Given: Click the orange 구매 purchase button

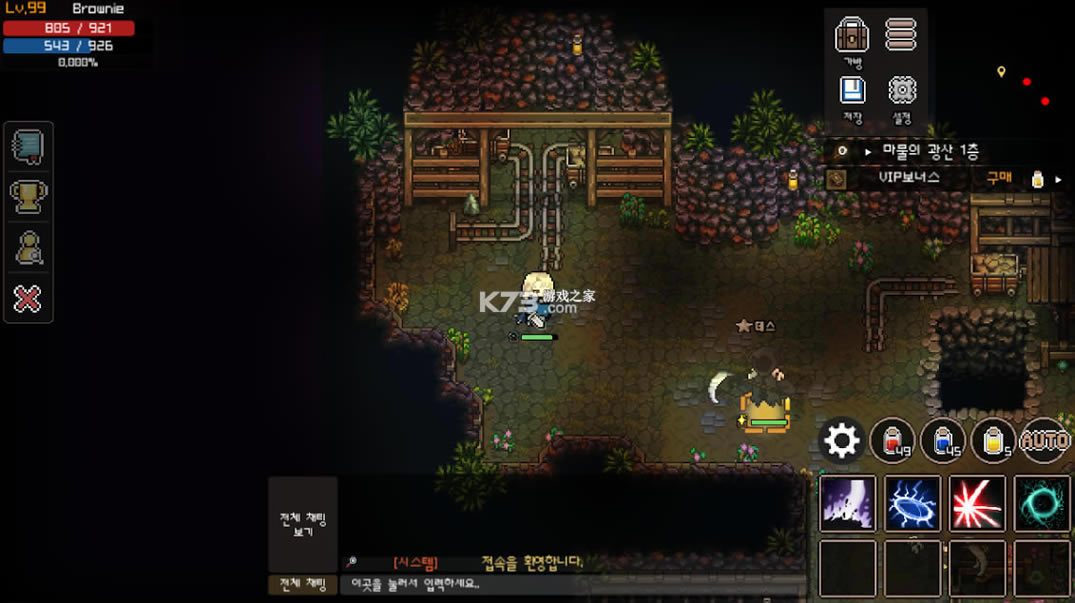Looking at the screenshot, I should point(998,178).
